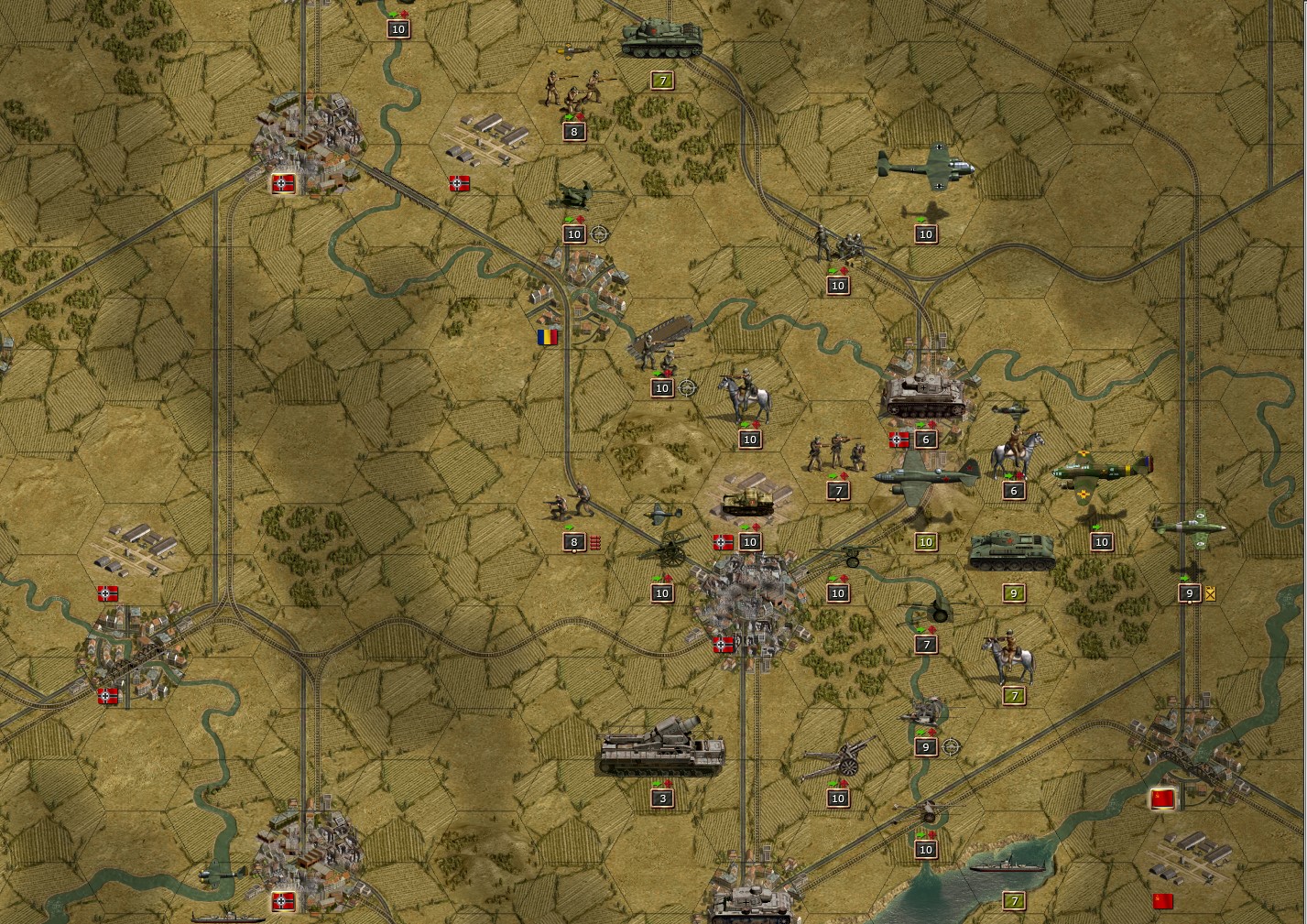Click the crosshair marker near the bottom artillery
Image resolution: width=1307 pixels, height=924 pixels.
click(953, 746)
